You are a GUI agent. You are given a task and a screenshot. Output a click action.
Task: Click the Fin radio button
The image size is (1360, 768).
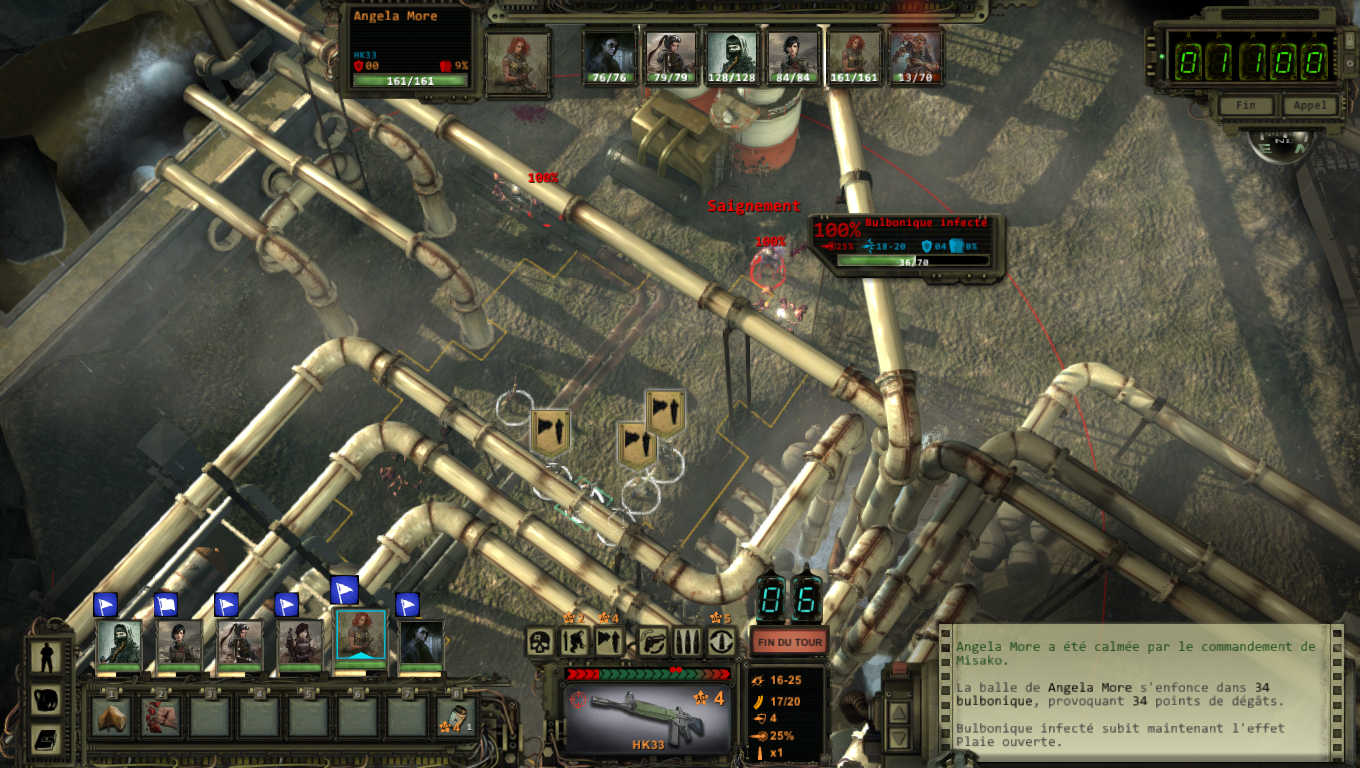click(1246, 105)
